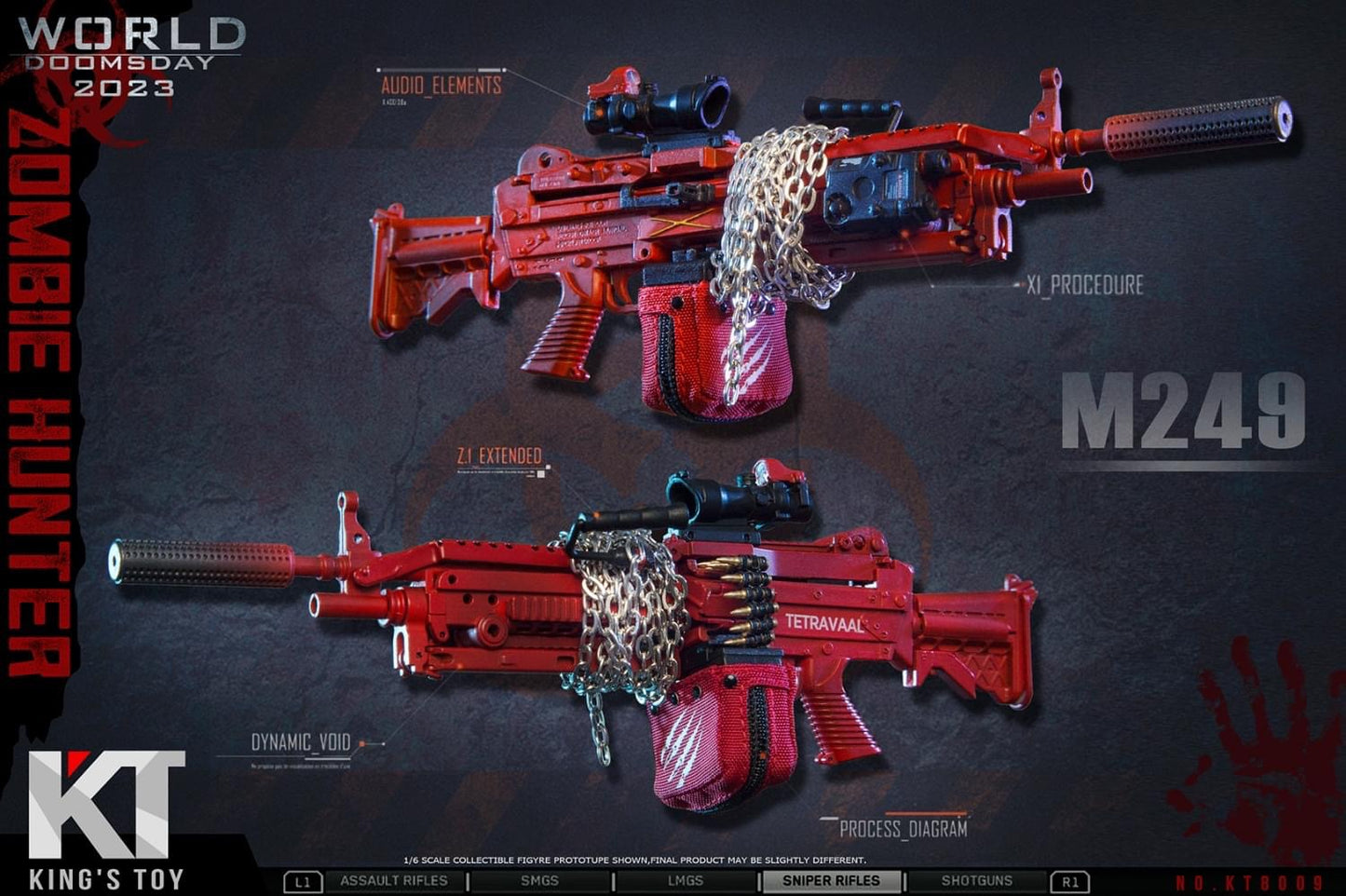Screen dimensions: 1346x896
Task: Choose the Sniper Rifles category tab
Action: pos(832,881)
